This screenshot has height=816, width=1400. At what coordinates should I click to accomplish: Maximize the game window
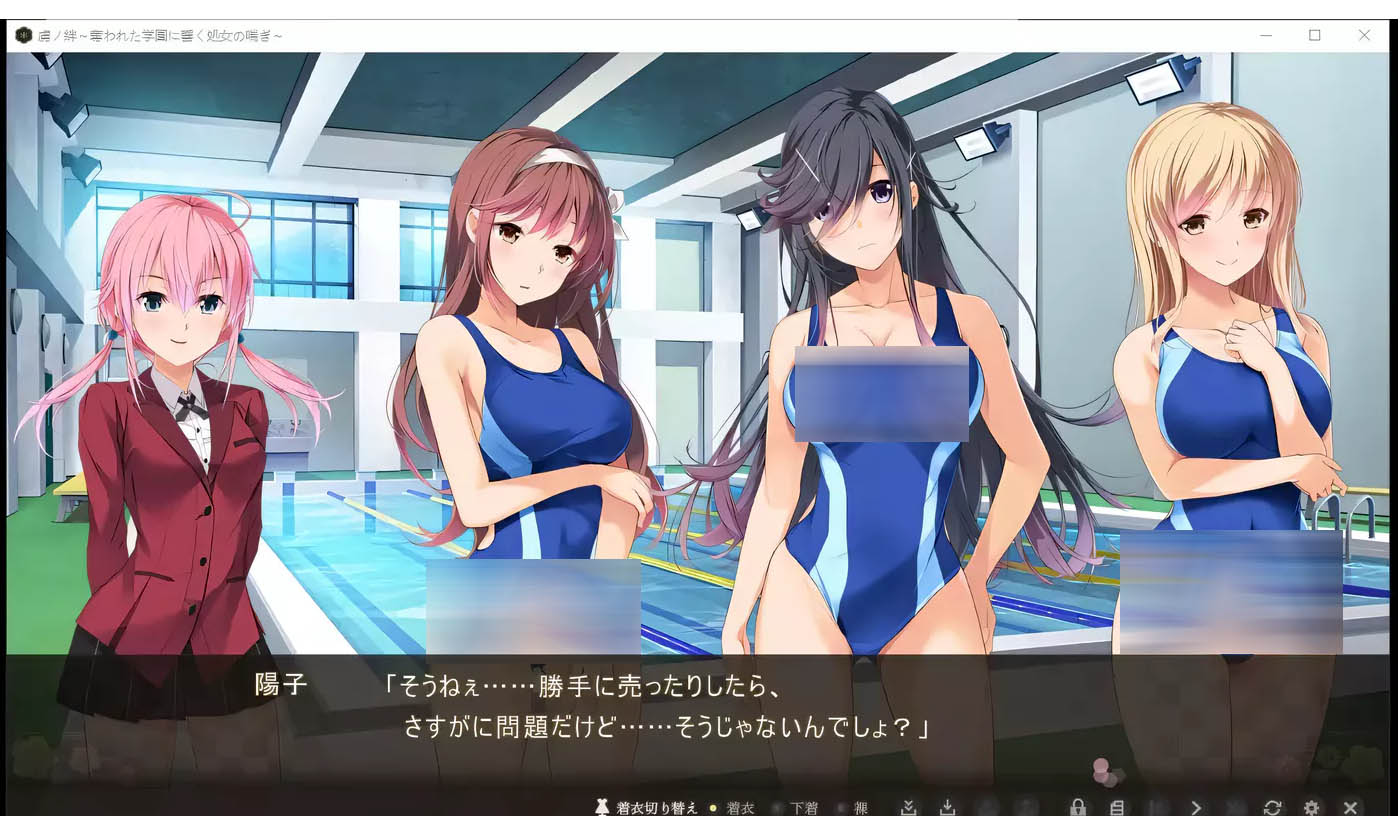pos(1315,35)
